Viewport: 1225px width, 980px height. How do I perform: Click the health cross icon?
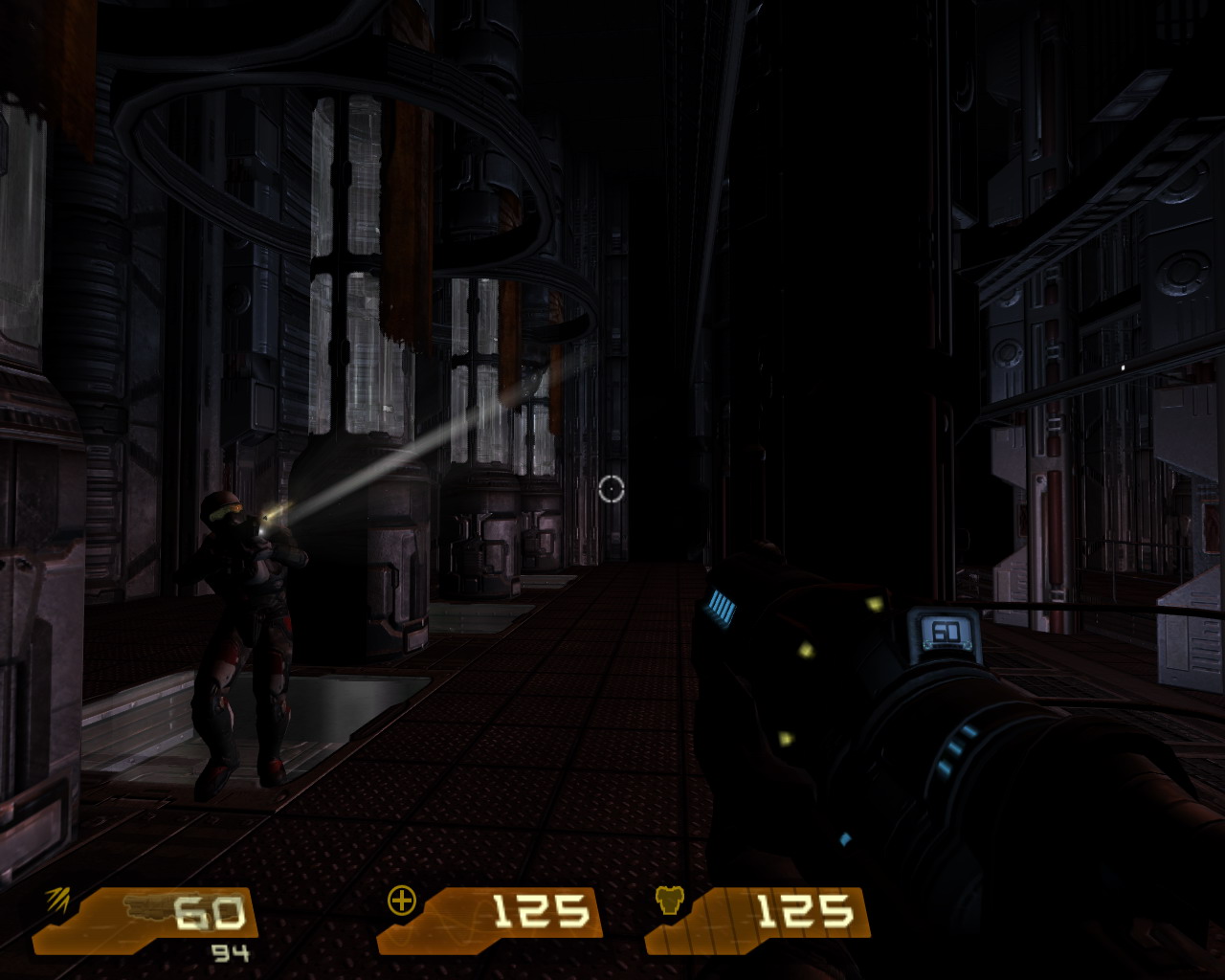coord(401,901)
